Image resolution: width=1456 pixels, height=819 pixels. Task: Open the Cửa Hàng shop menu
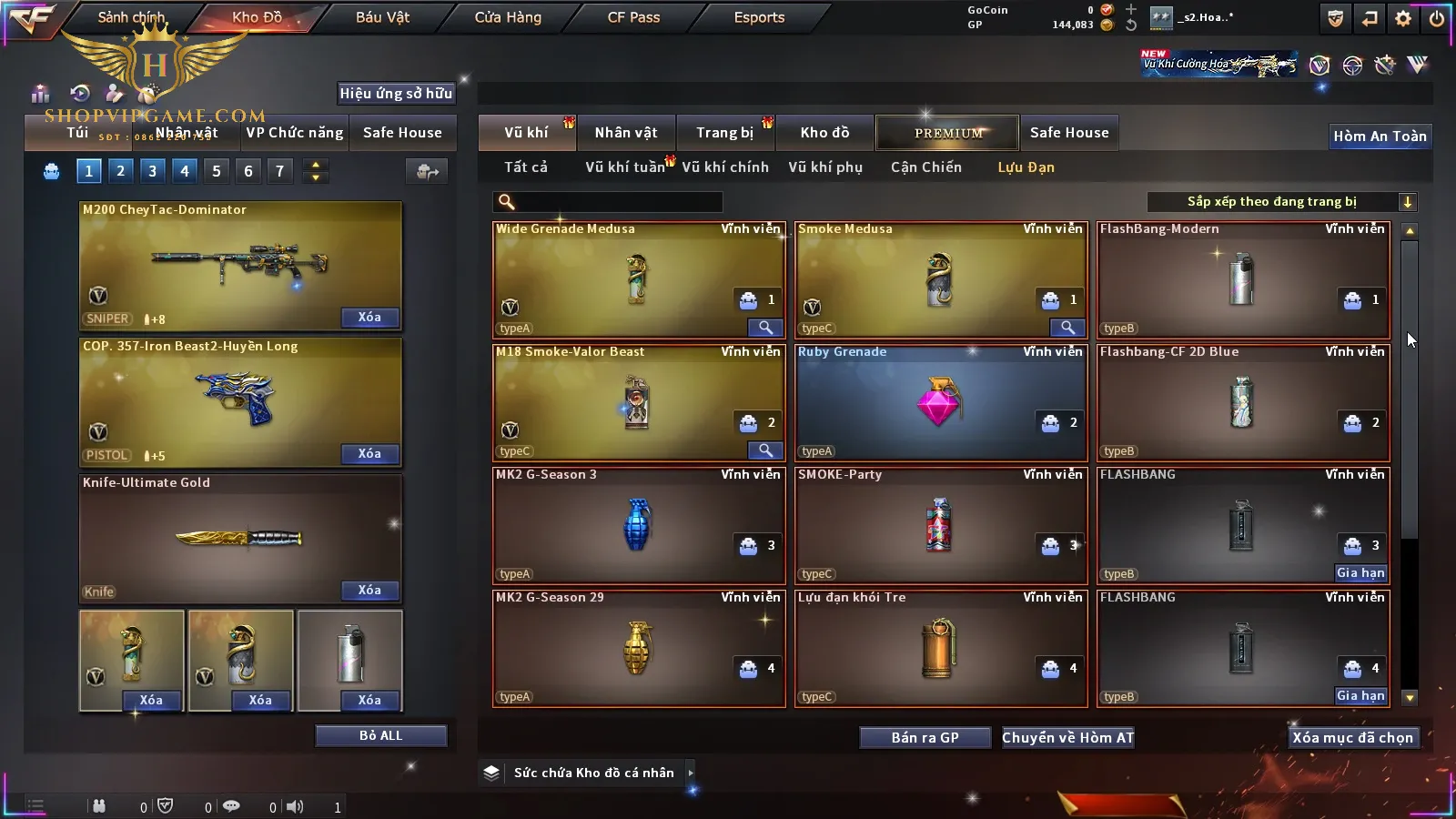508,17
